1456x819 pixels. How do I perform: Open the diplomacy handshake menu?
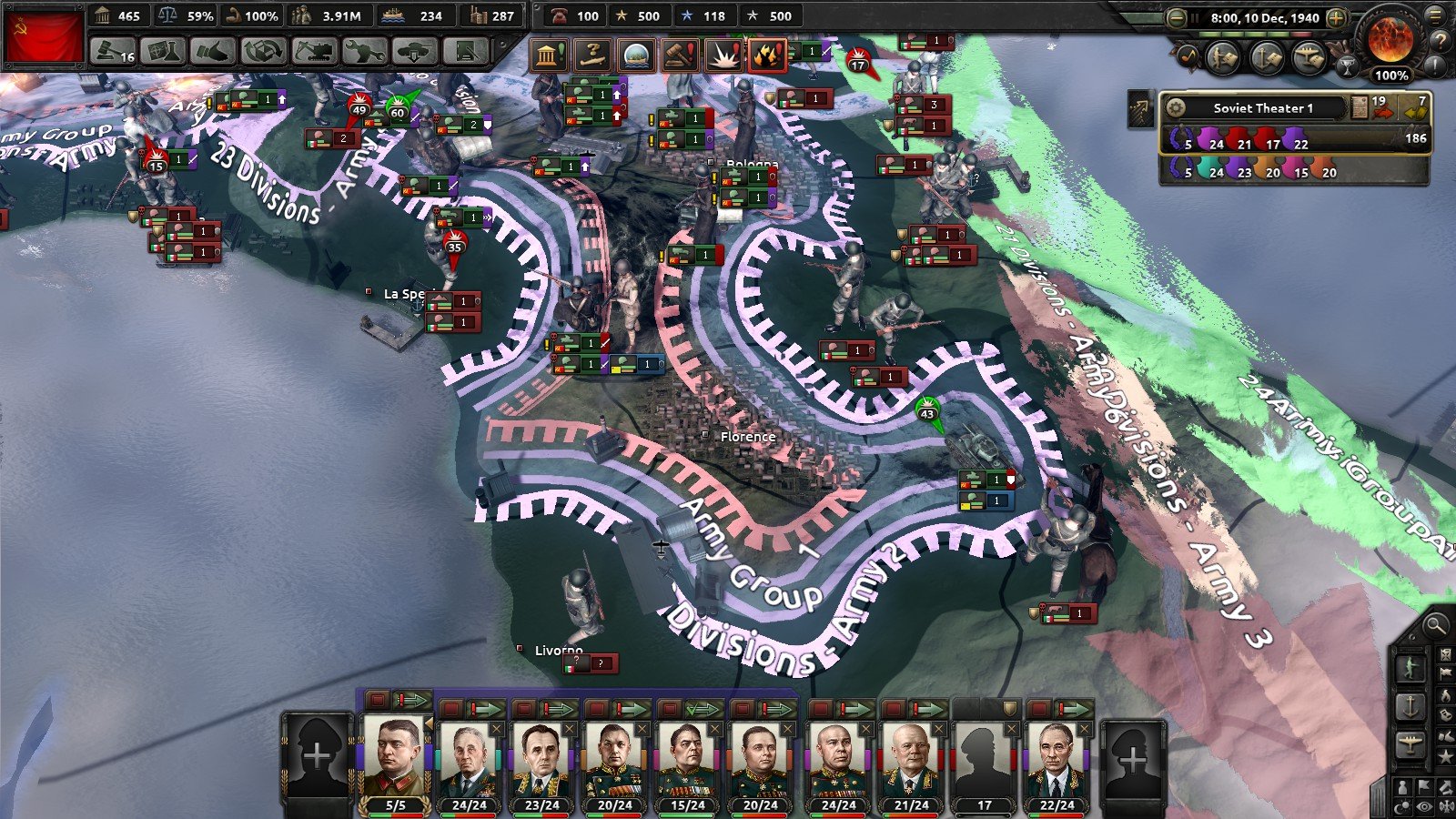click(212, 52)
